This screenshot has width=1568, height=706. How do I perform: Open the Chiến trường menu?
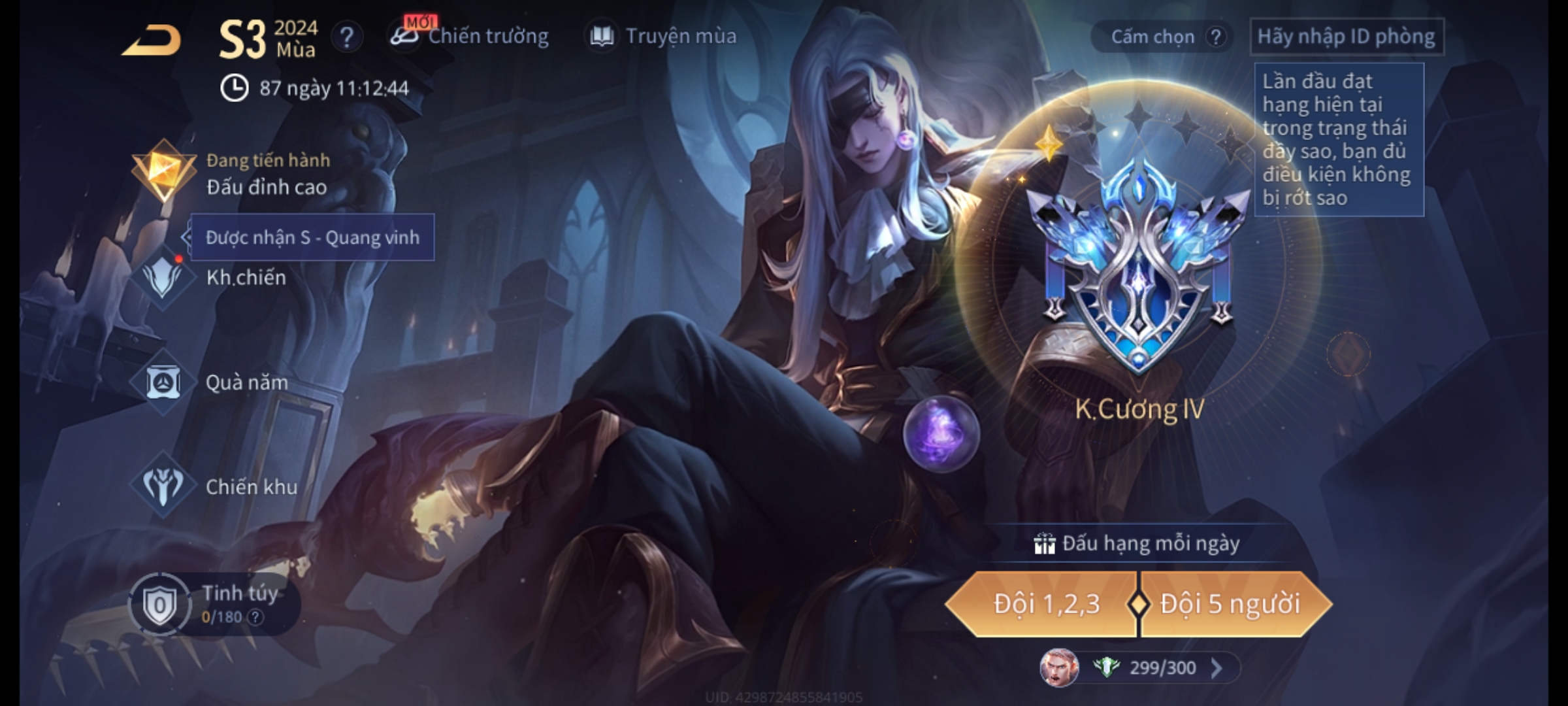coord(470,37)
